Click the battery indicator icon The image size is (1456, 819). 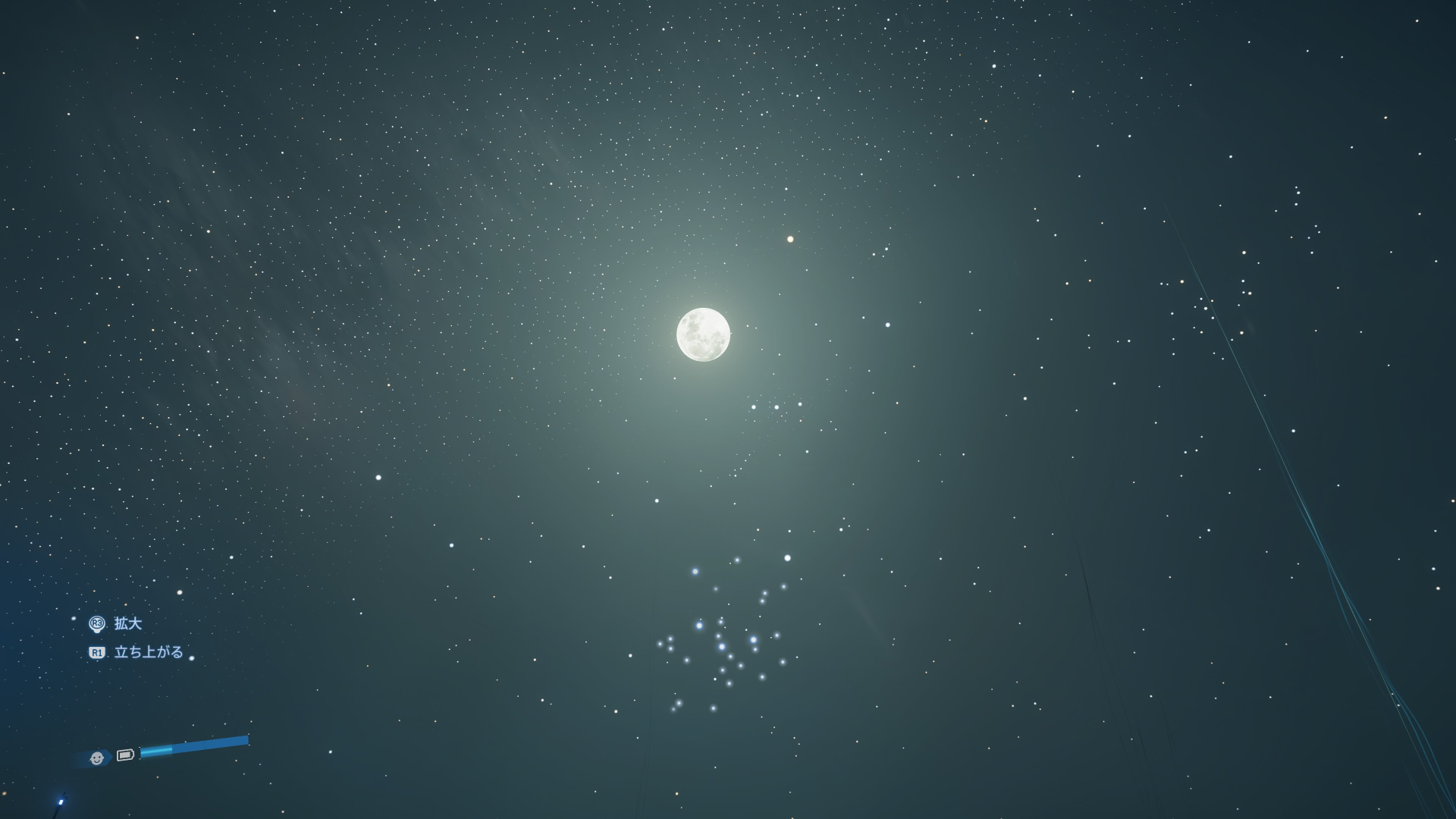[125, 756]
